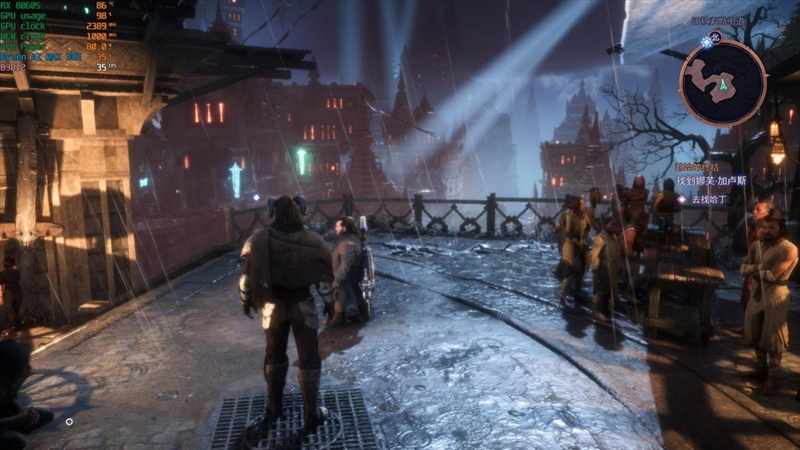The width and height of the screenshot is (800, 450).
Task: Click the green player arrow on the minimap
Action: [x=722, y=85]
